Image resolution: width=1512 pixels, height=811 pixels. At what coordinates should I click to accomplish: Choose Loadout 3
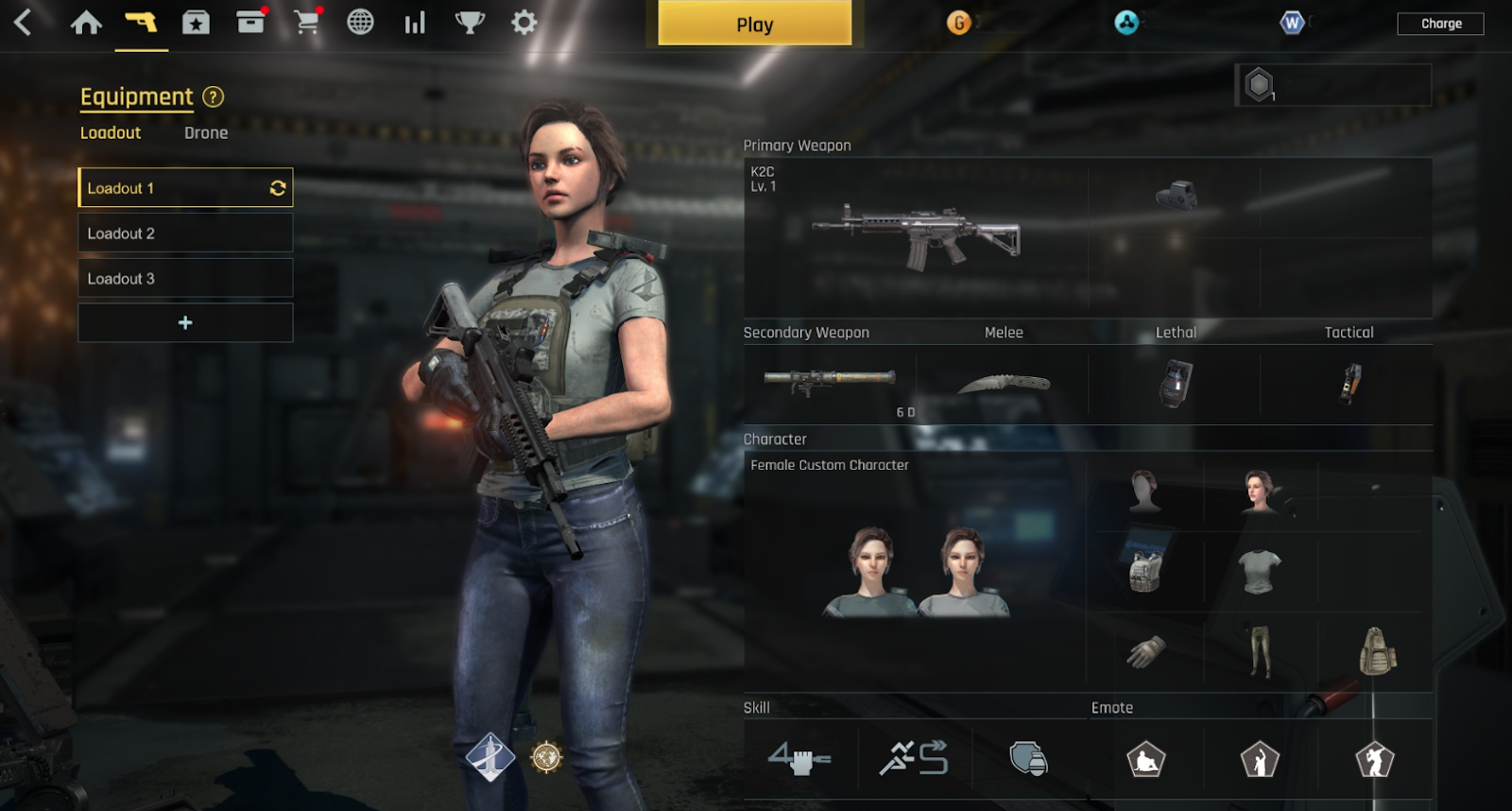pyautogui.click(x=185, y=279)
